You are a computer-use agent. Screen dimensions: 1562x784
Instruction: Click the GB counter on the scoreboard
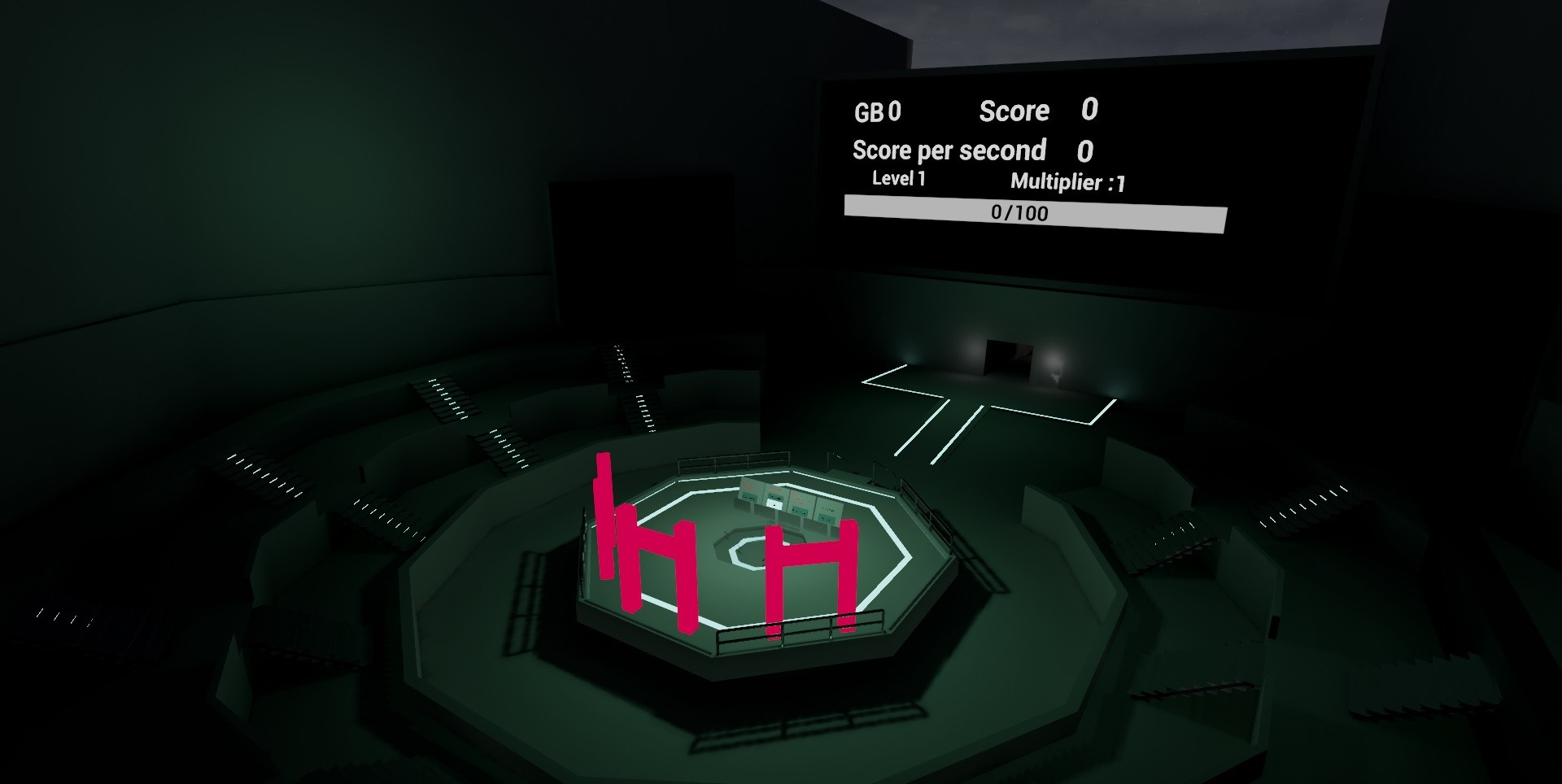click(880, 111)
